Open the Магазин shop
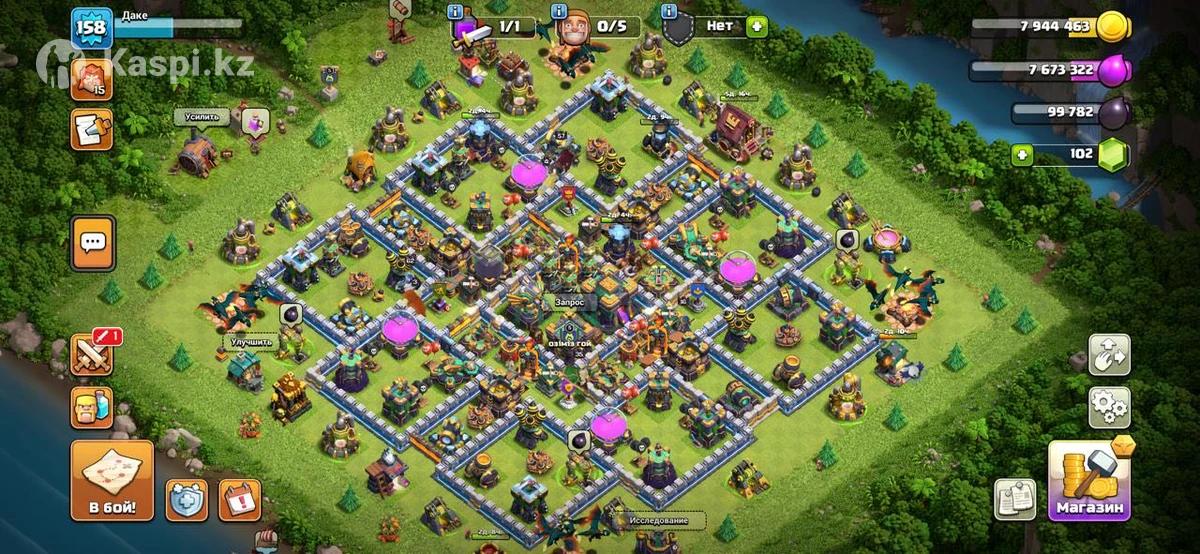 click(1089, 482)
